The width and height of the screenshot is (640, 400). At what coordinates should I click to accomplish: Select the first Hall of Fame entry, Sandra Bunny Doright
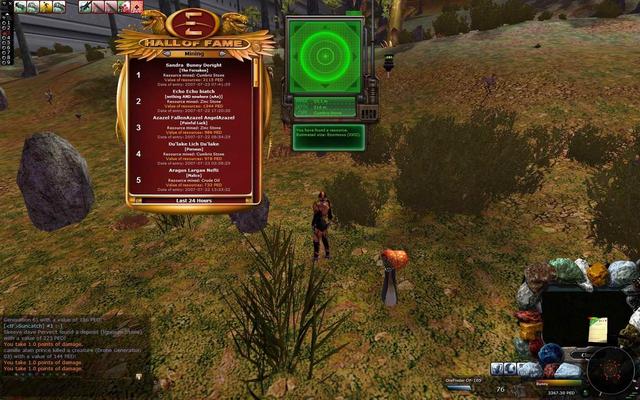point(195,74)
